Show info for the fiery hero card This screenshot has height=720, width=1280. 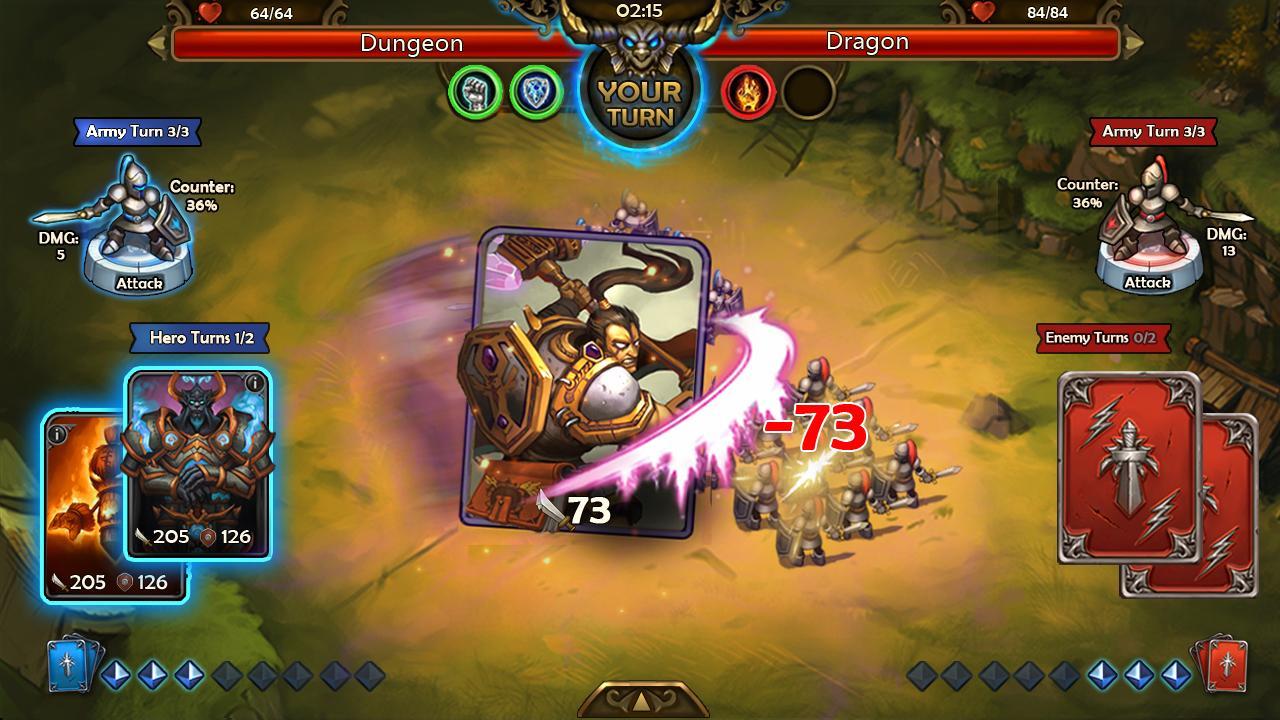tap(58, 434)
